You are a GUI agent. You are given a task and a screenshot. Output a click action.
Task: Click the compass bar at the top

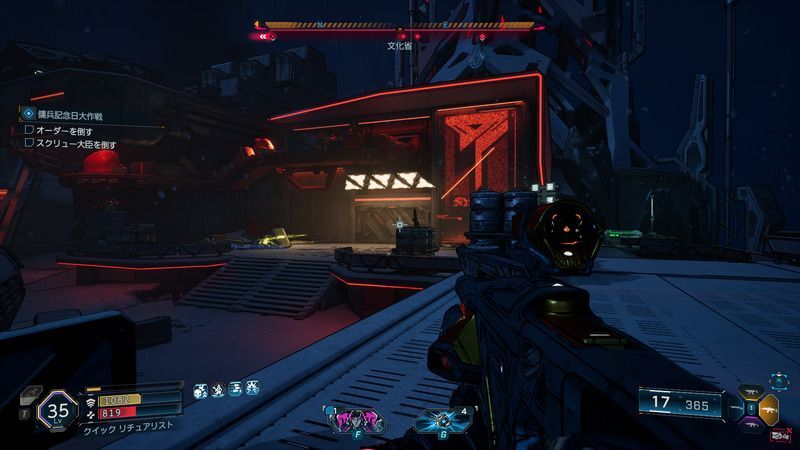[x=400, y=25]
